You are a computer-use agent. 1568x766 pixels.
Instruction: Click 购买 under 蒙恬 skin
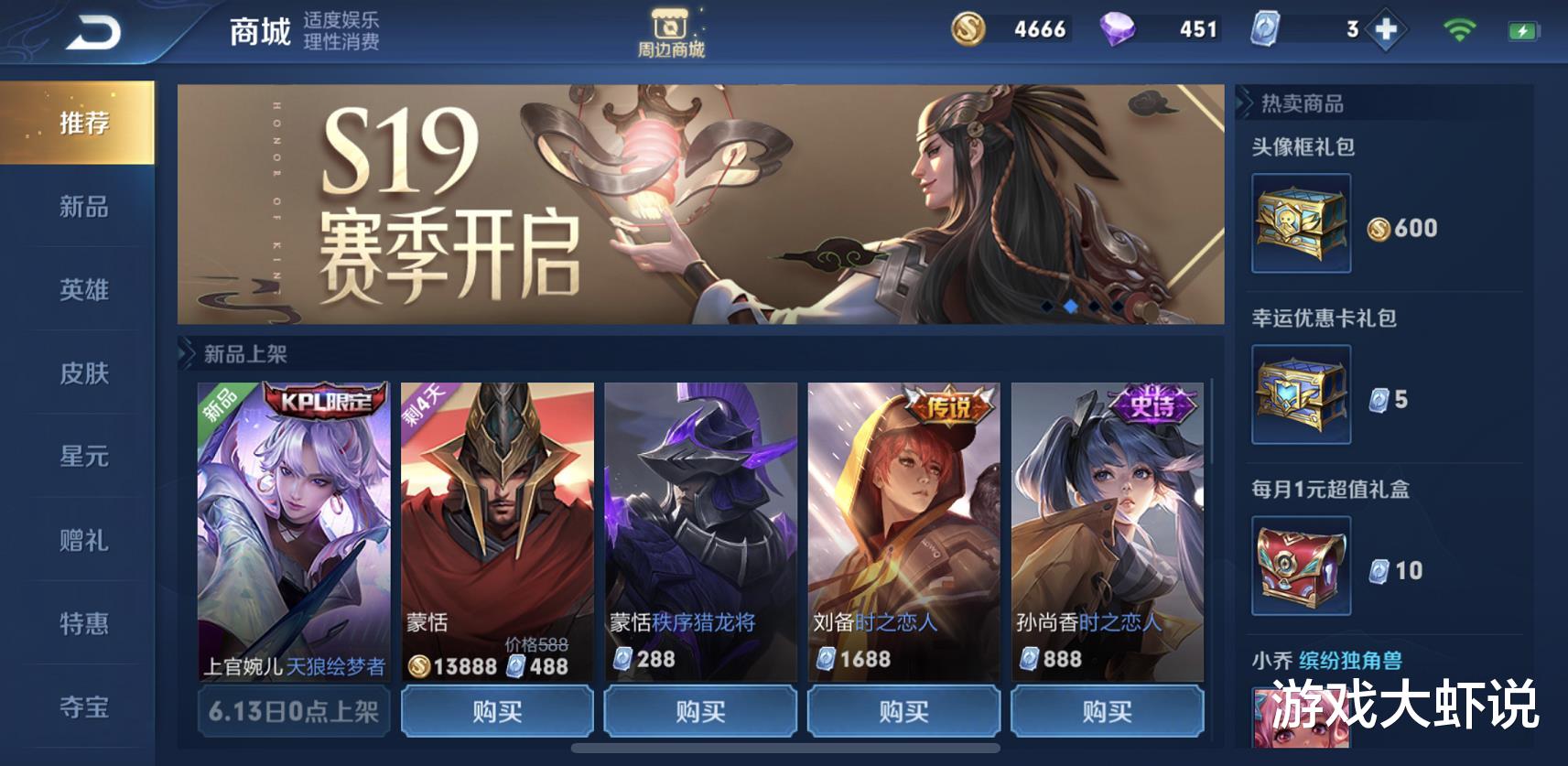tap(495, 710)
